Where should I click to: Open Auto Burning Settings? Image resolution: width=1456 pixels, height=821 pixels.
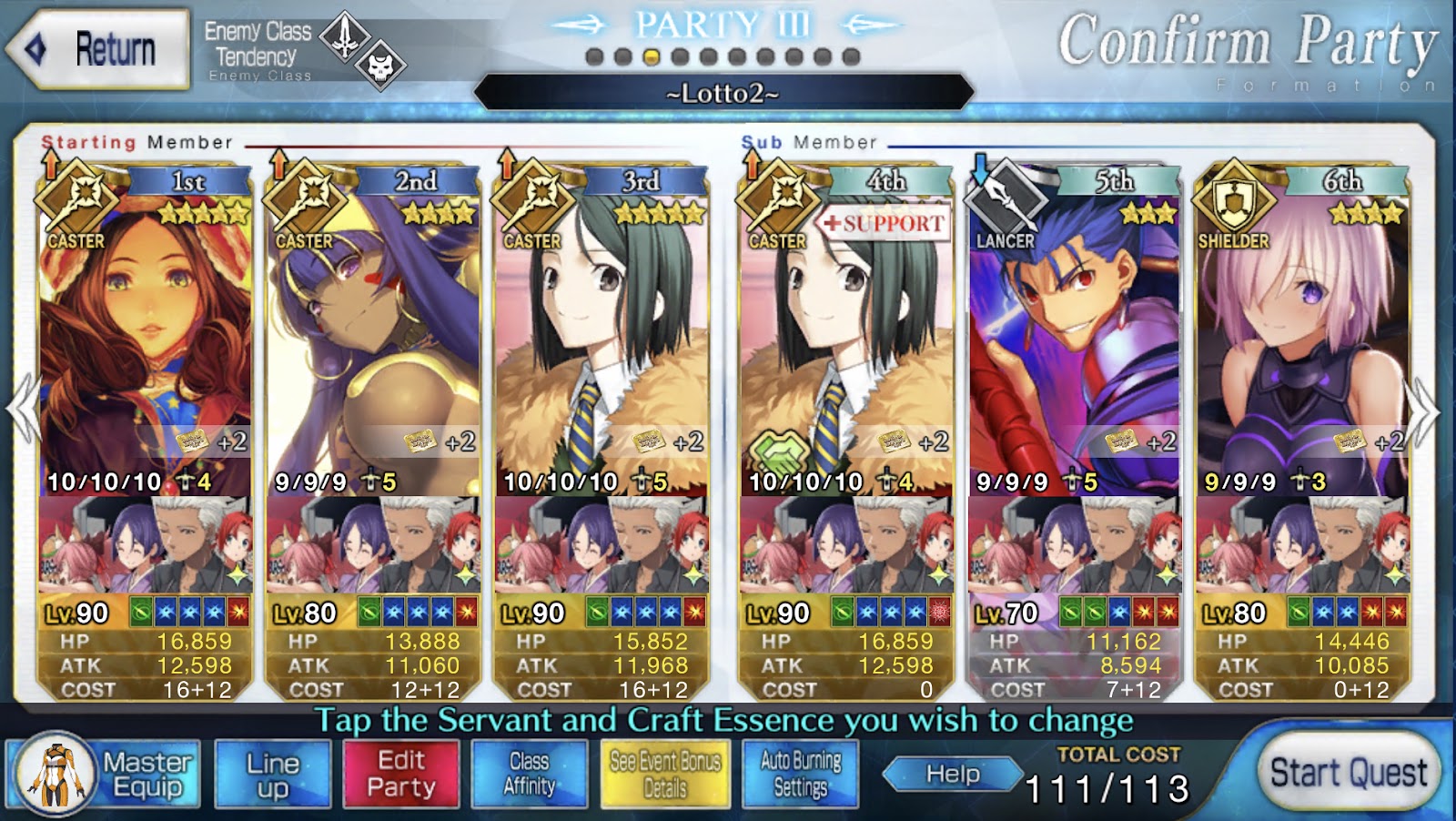click(801, 775)
